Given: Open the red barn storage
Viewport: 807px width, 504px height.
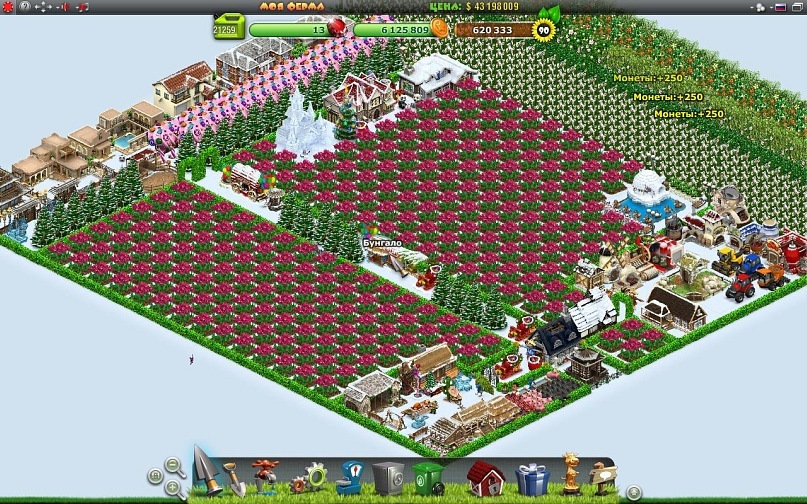Looking at the screenshot, I should click(x=484, y=478).
